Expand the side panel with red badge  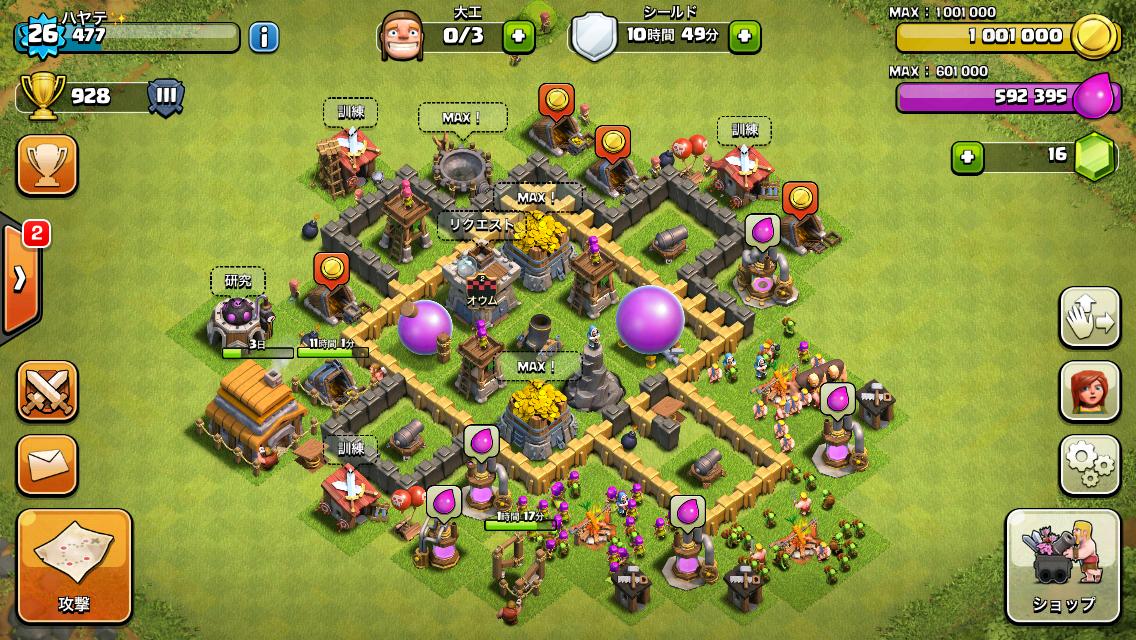(20, 278)
